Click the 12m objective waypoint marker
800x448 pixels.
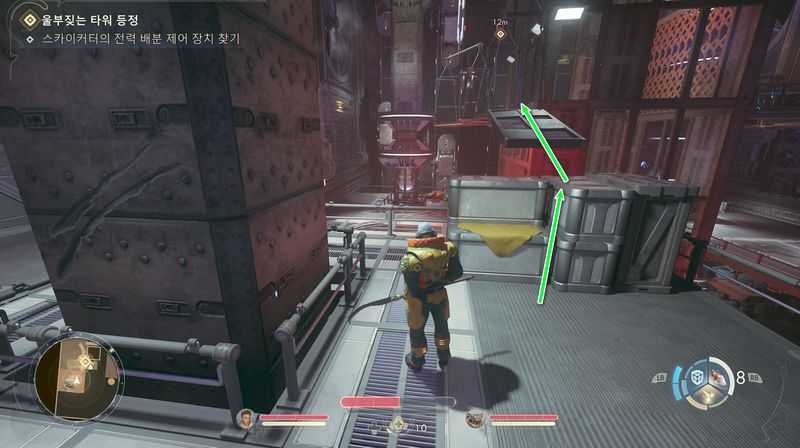[500, 33]
